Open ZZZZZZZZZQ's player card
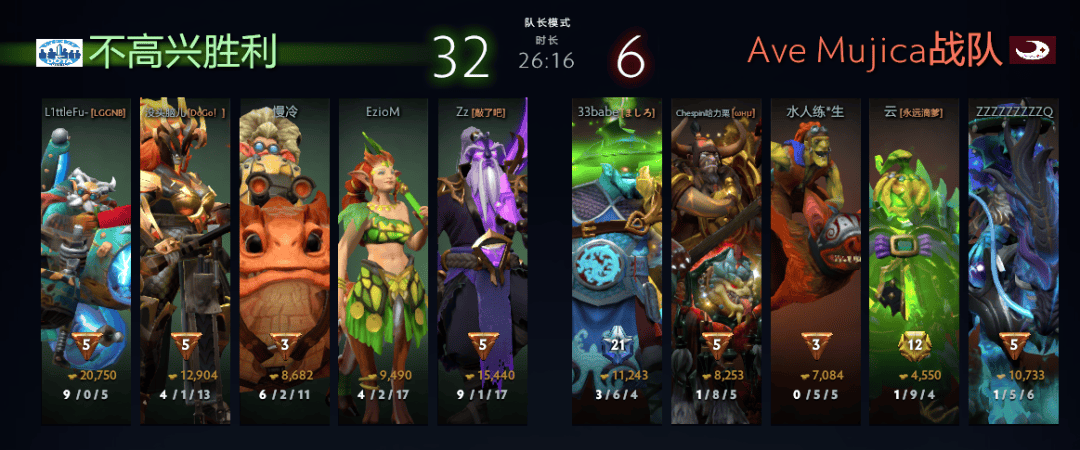1080x450 pixels. click(1011, 250)
